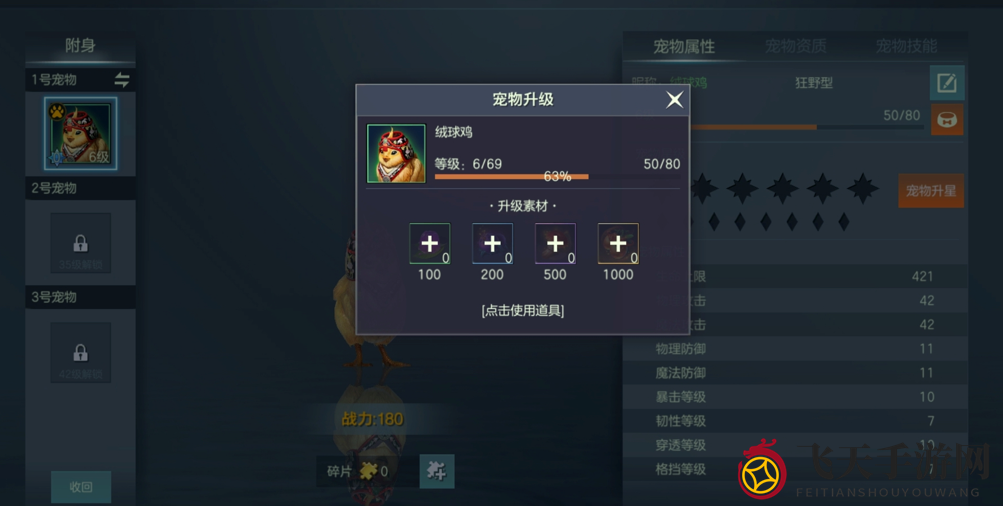1003x506 pixels.
Task: Show the 宠物技能 tab
Action: (x=906, y=47)
